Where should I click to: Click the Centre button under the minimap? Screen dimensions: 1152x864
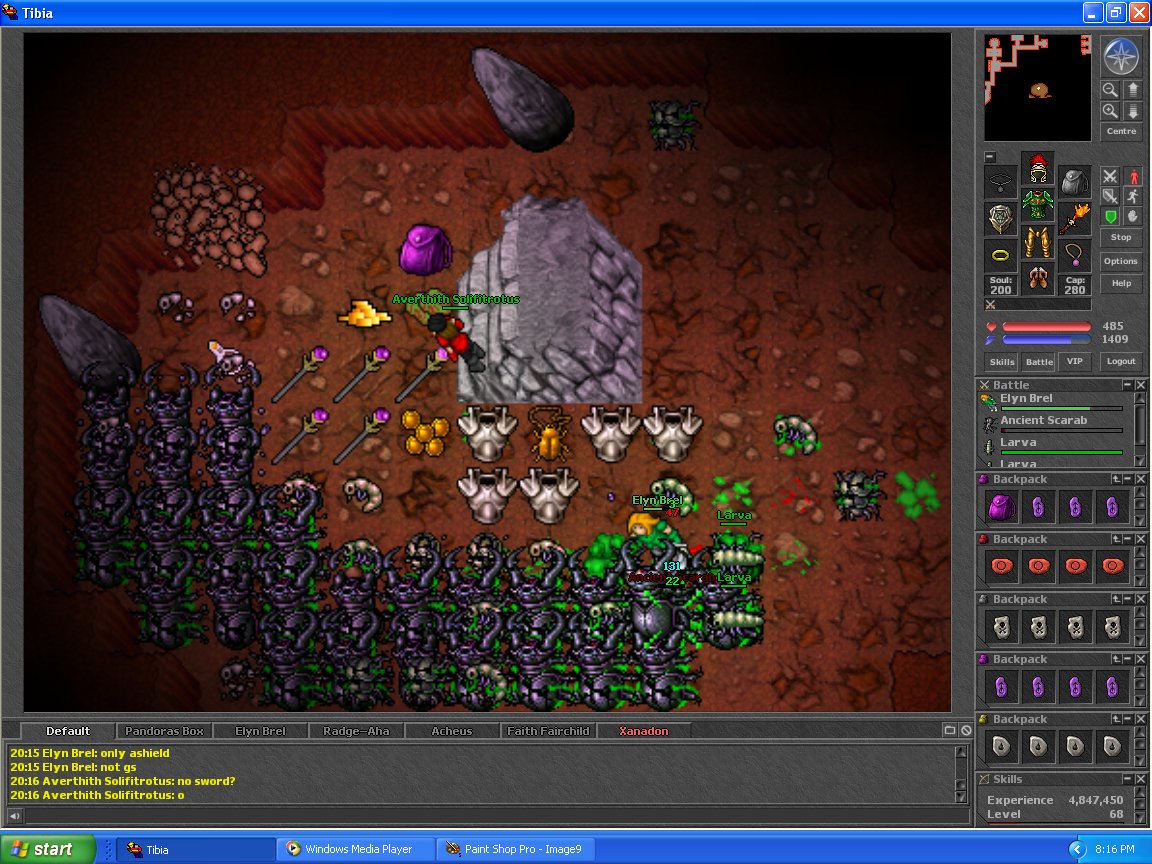pyautogui.click(x=1121, y=132)
